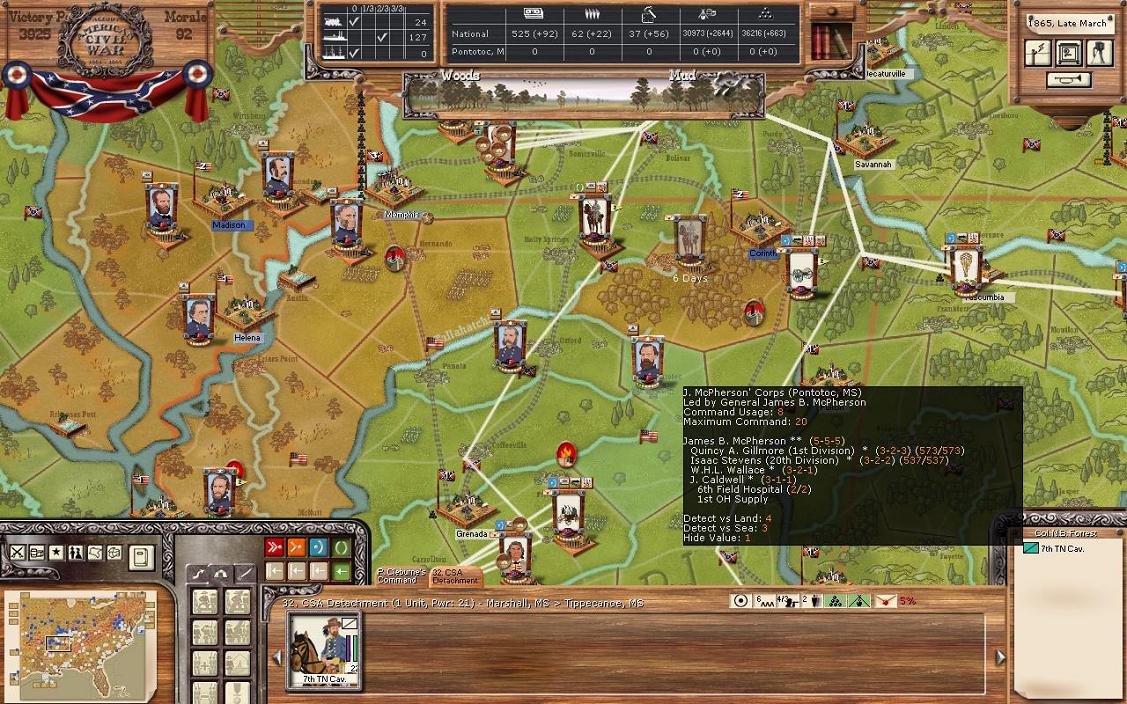Show previous units with left arrow
The height and width of the screenshot is (704, 1127).
click(278, 657)
